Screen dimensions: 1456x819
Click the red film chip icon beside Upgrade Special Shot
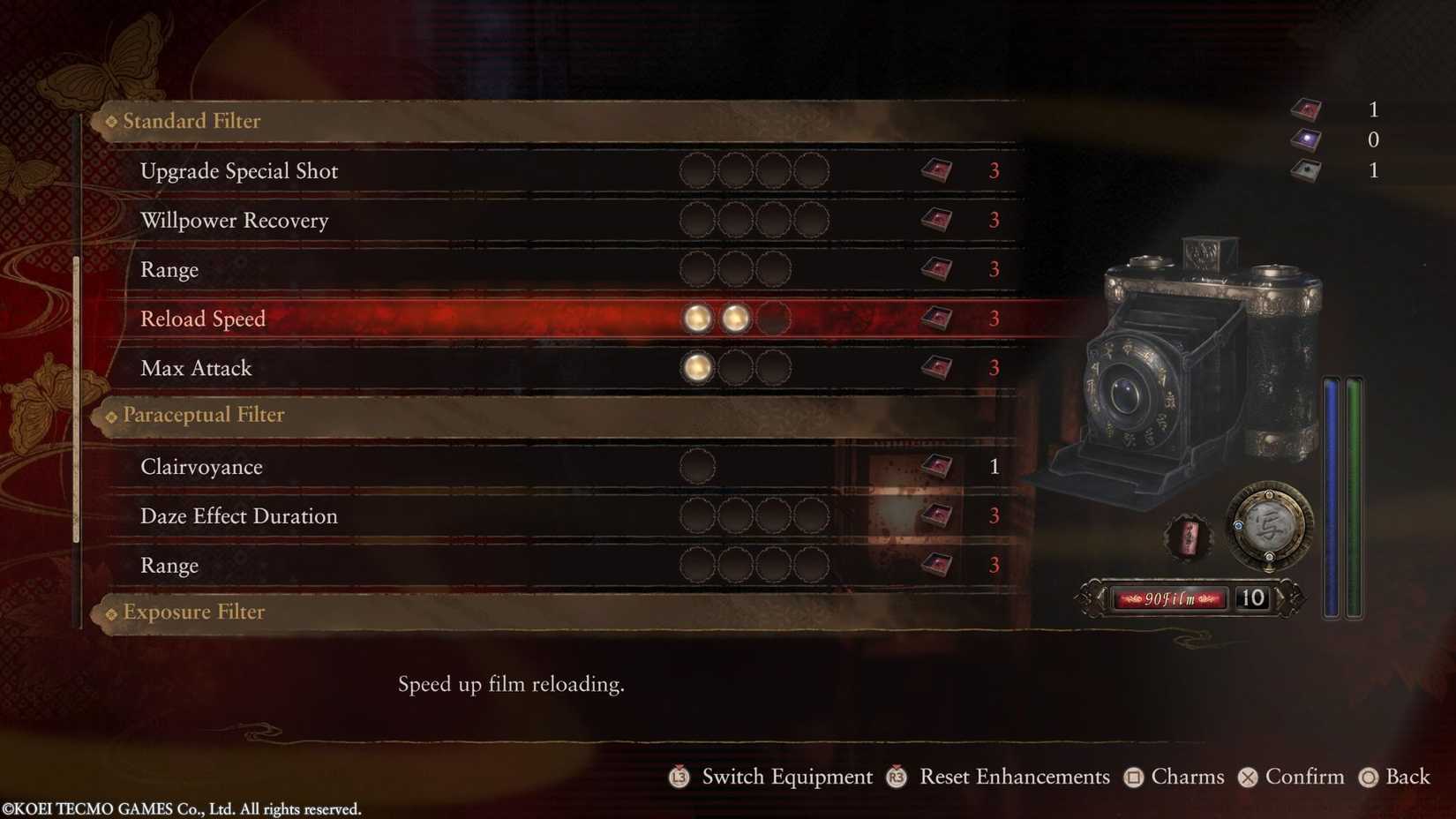pyautogui.click(x=935, y=170)
